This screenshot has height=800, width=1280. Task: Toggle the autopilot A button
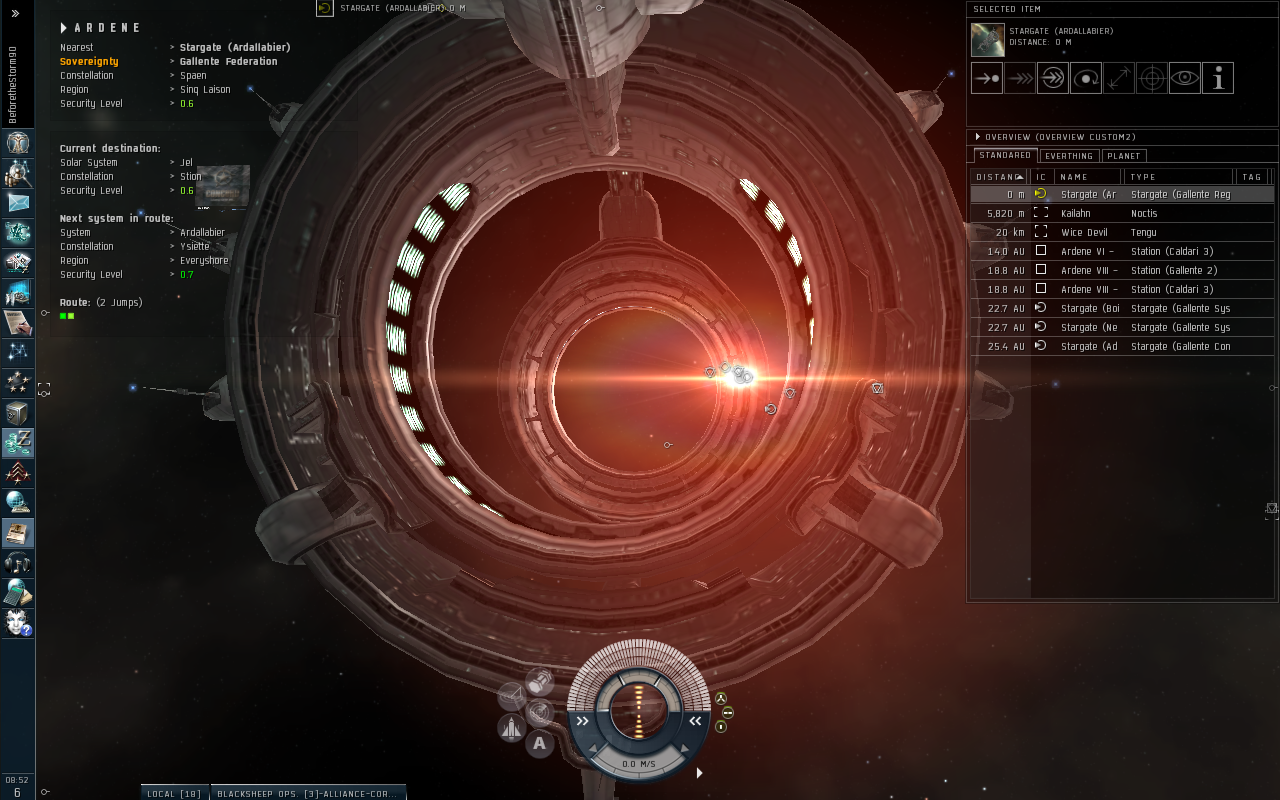tap(539, 743)
